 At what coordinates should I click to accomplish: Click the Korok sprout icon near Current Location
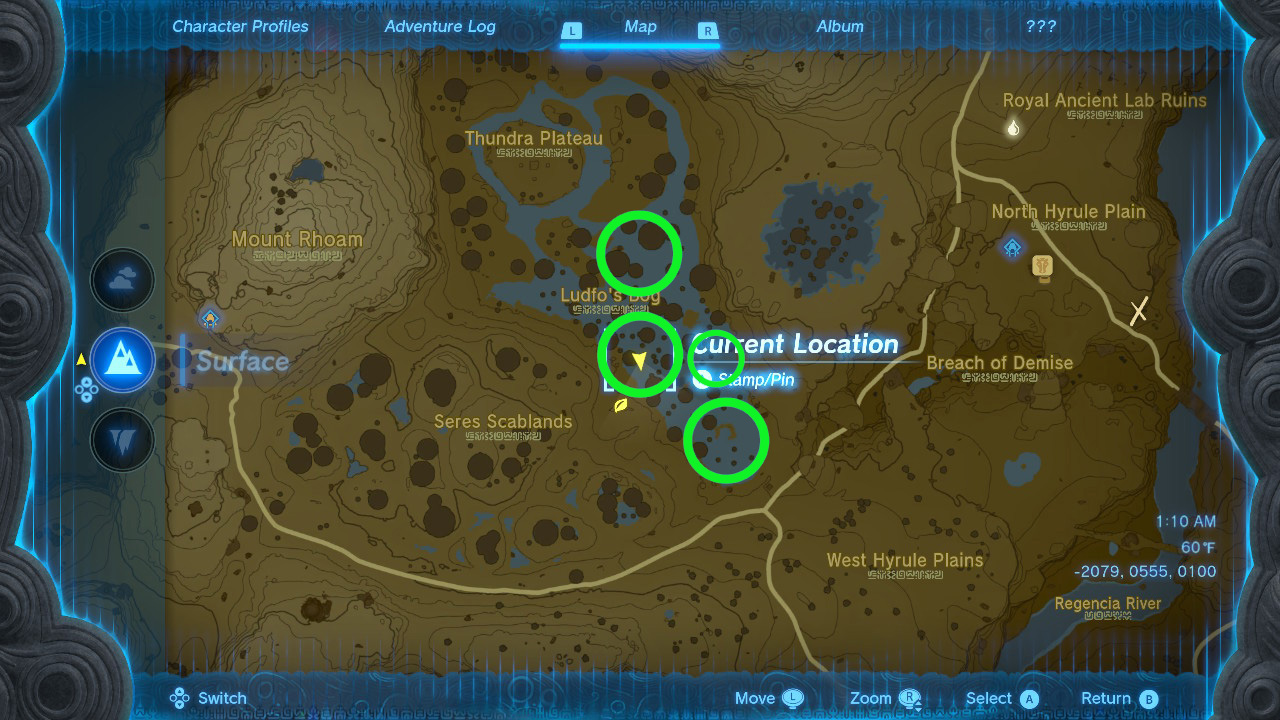click(x=620, y=406)
